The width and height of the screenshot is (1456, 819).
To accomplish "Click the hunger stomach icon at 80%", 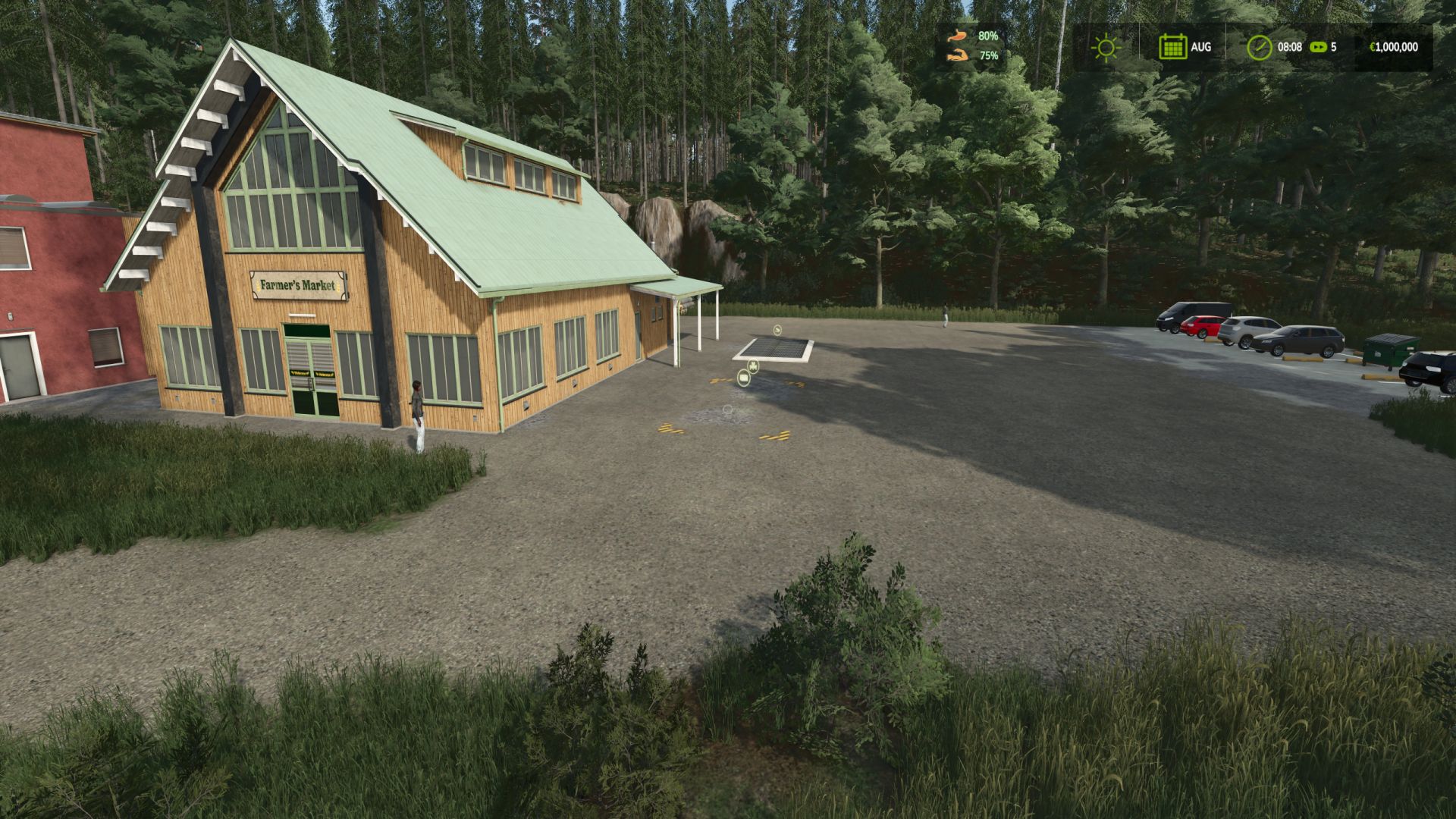I will pos(959,34).
